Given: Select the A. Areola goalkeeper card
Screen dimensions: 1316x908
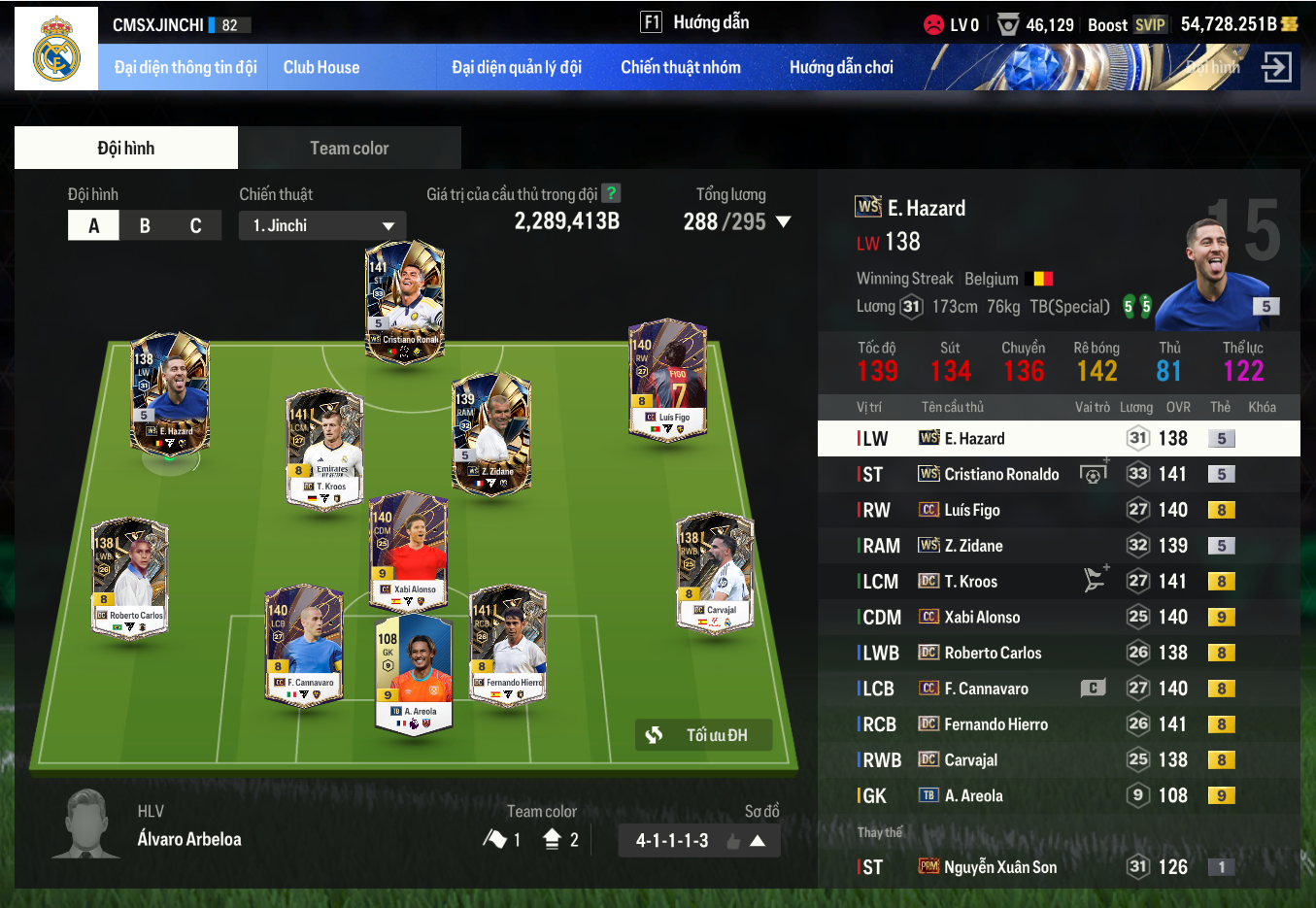Looking at the screenshot, I should tap(415, 675).
